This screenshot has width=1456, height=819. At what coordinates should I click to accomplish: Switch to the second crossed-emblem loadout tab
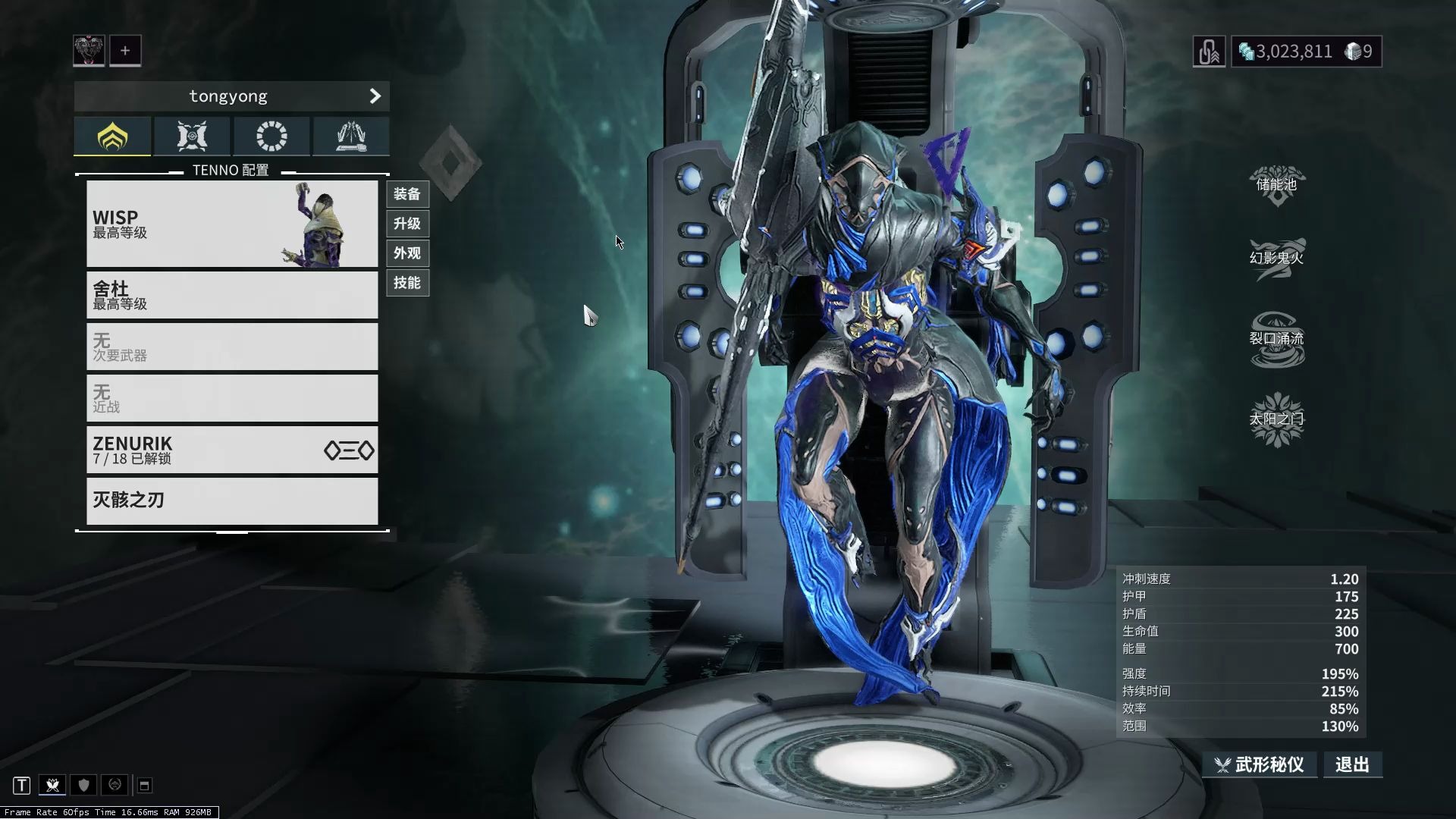(x=192, y=136)
